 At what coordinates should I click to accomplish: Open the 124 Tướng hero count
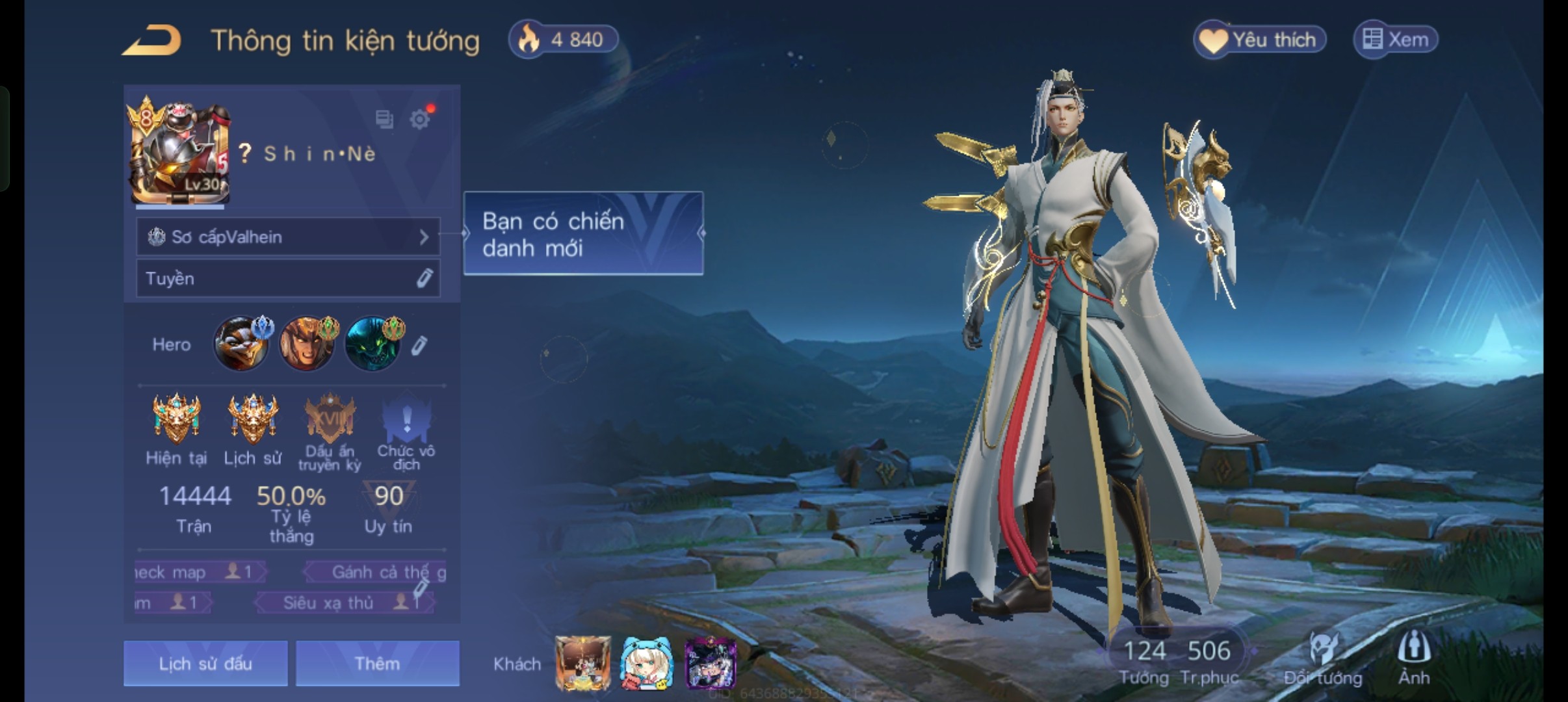point(1144,660)
